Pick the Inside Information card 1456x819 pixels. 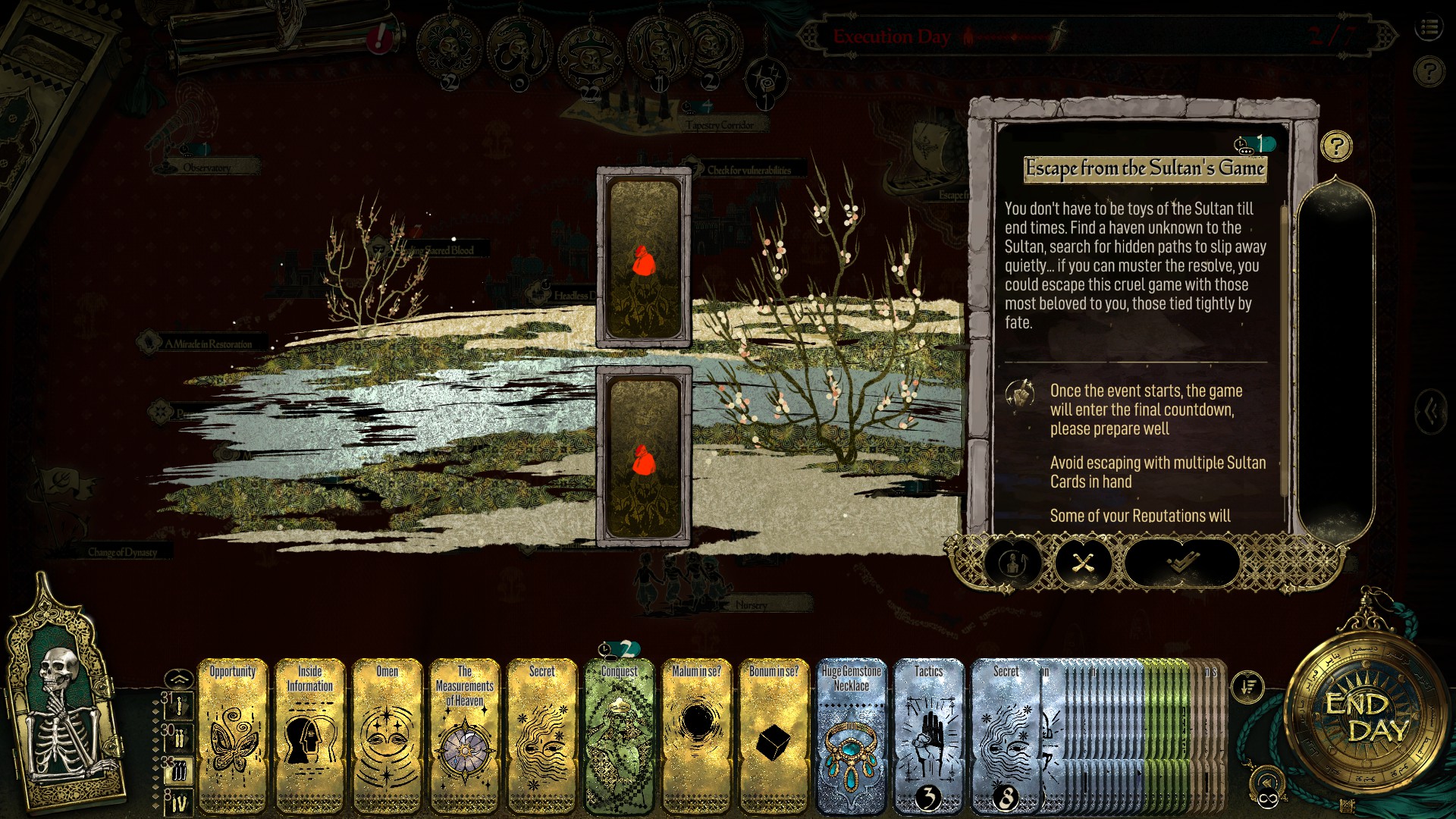pyautogui.click(x=310, y=734)
